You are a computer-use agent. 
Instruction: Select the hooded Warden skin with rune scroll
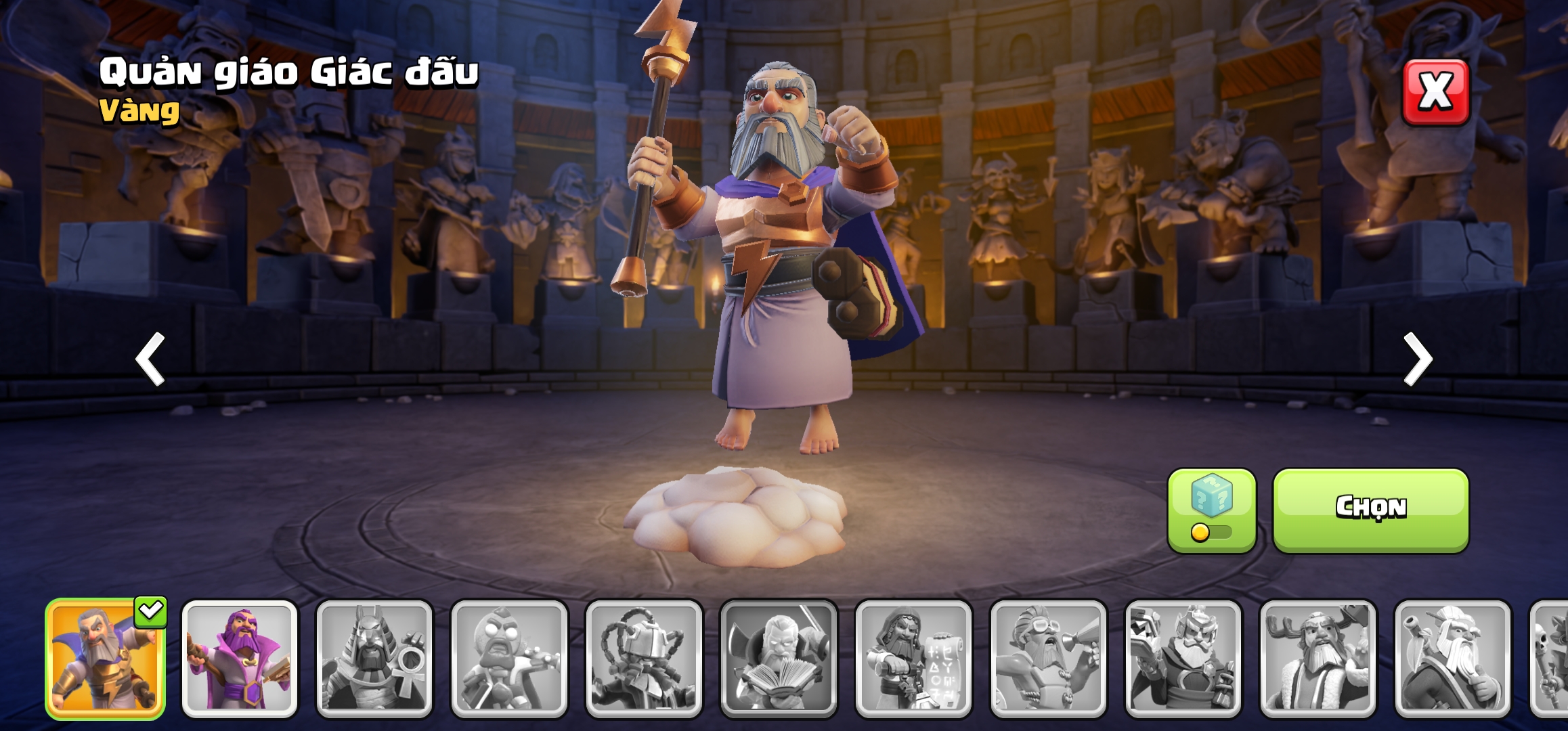[x=913, y=659]
